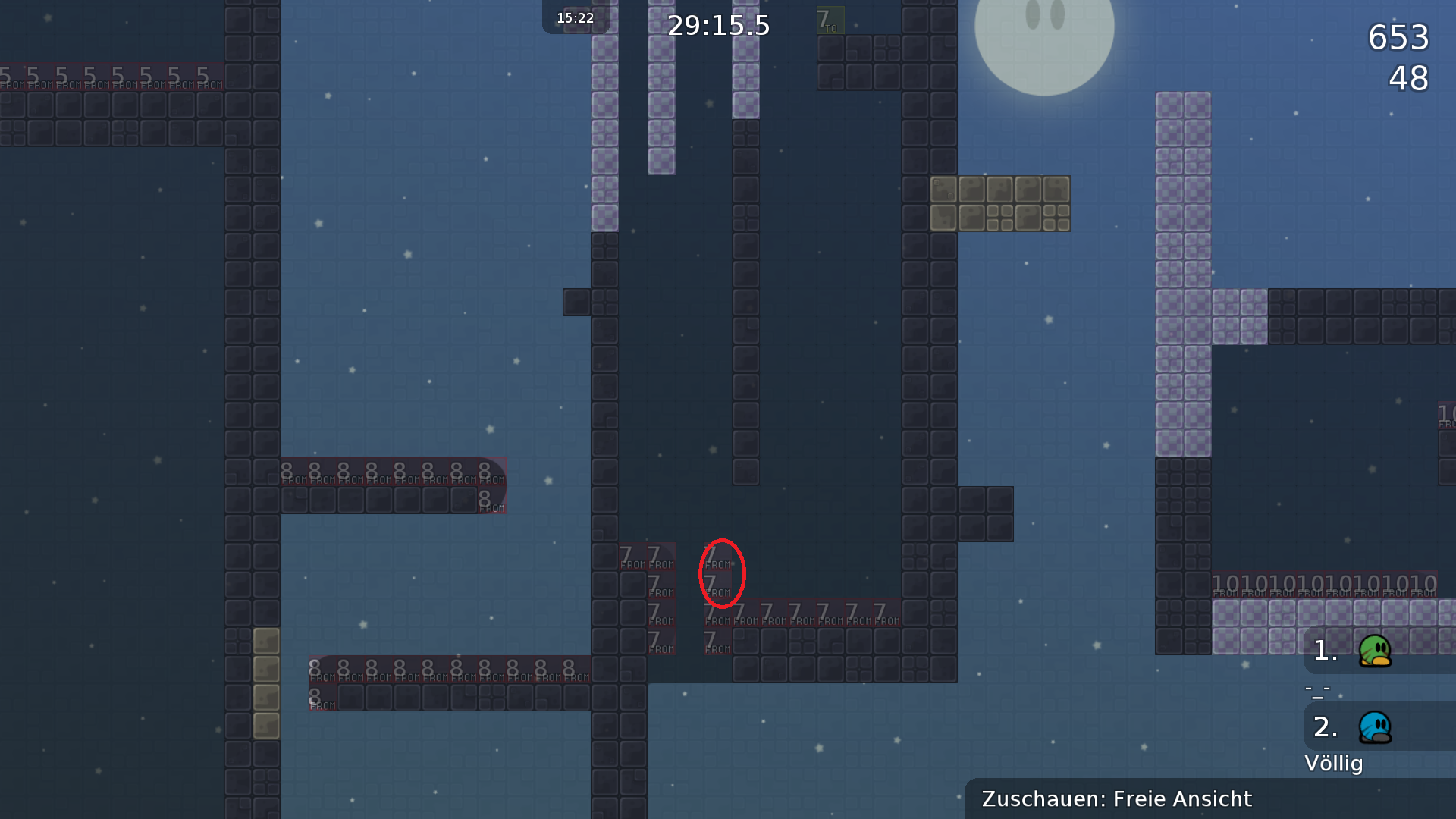Click the race timer showing 29:15.5

pos(718,25)
